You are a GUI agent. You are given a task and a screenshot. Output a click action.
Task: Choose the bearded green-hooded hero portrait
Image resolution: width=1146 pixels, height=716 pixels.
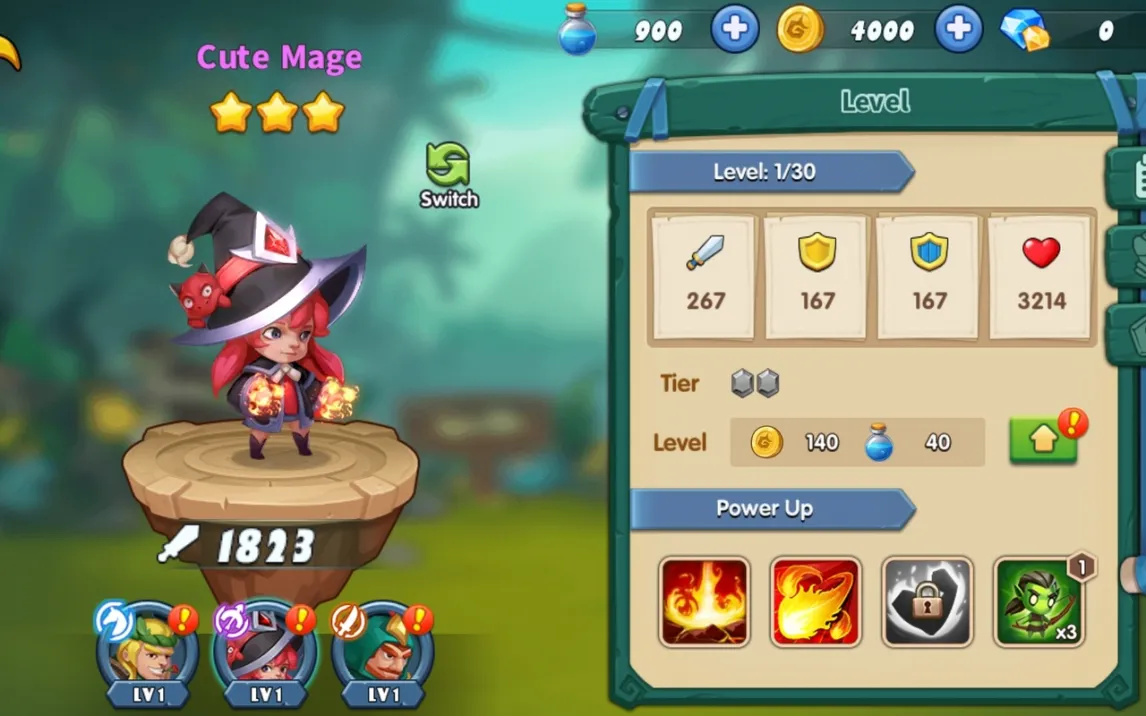coord(383,650)
